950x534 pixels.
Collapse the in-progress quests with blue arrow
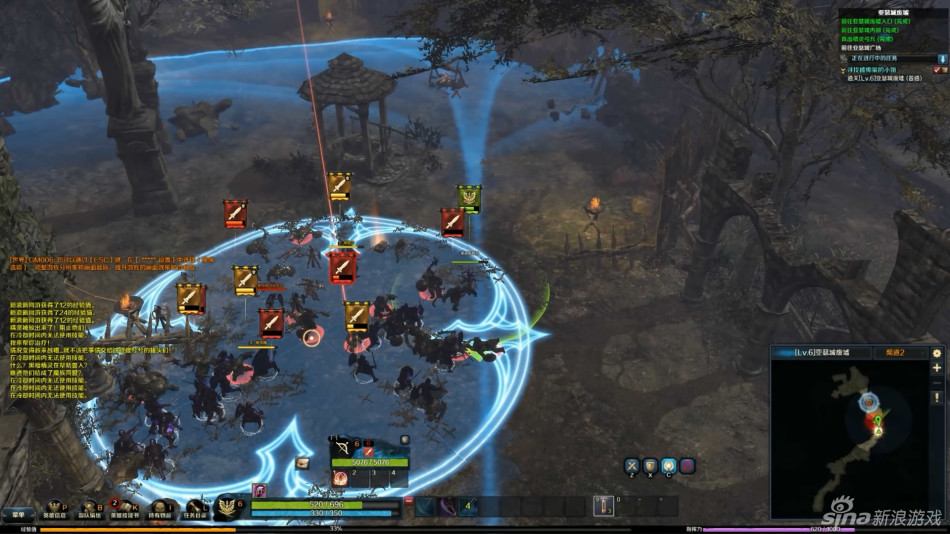tap(941, 59)
